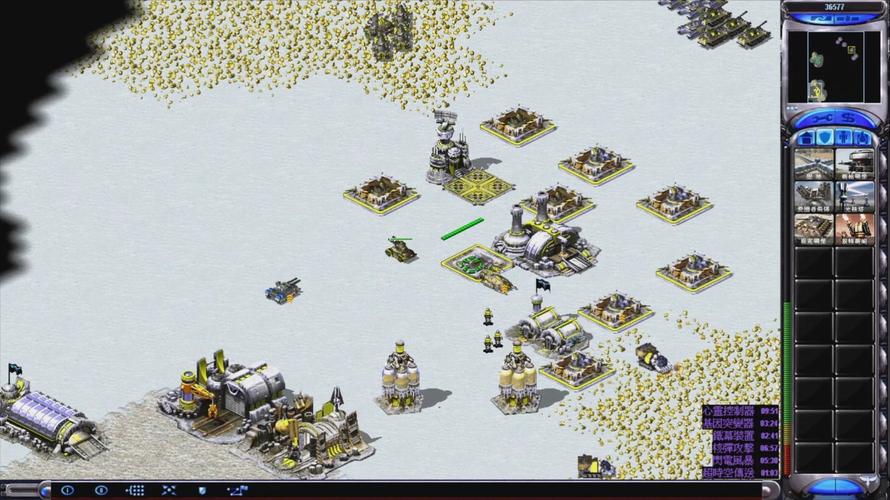Switch to the vehicles build tab

click(x=861, y=137)
